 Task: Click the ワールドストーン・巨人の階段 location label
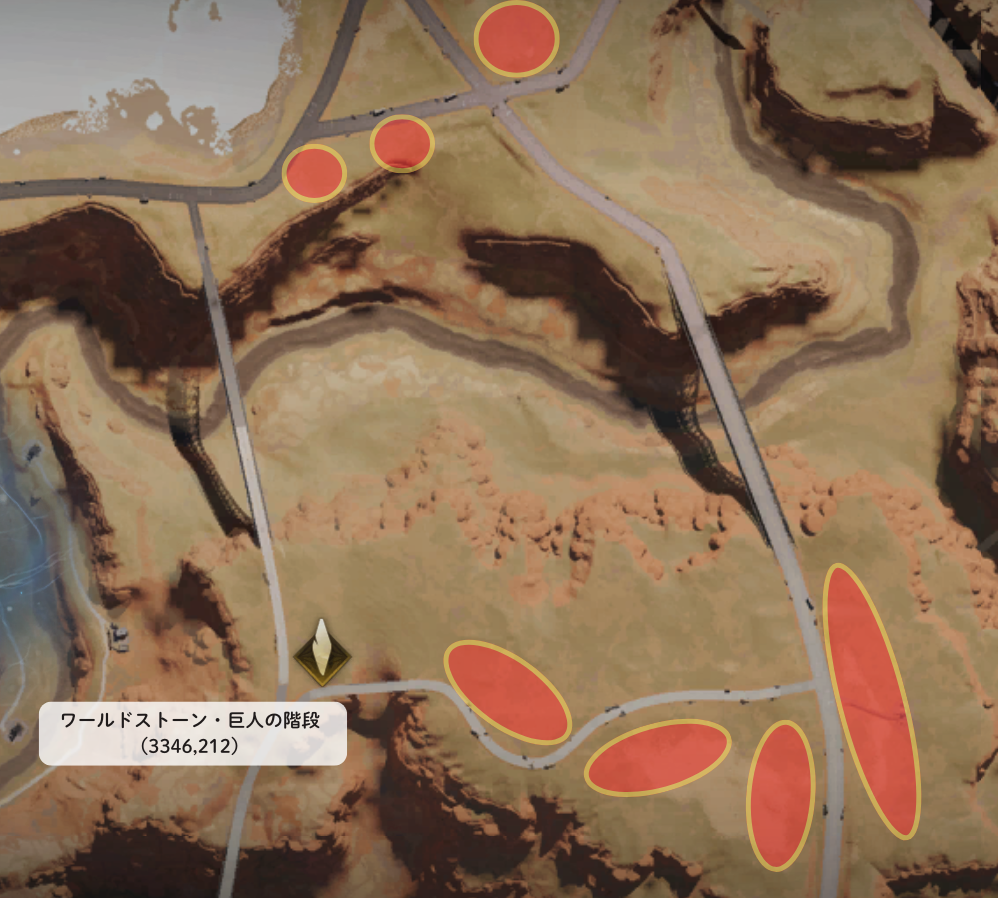click(x=192, y=732)
